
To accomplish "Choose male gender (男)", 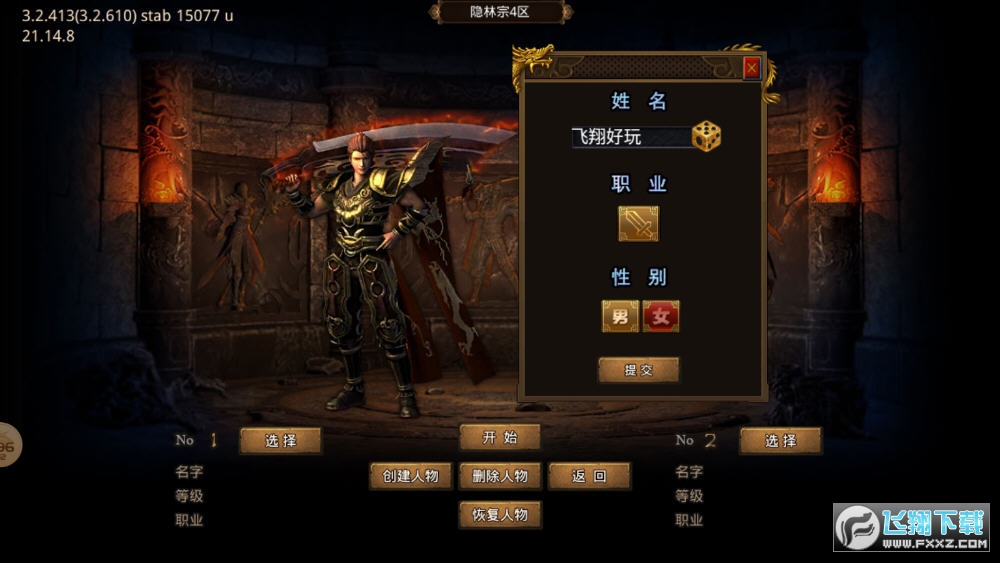I will 620,316.
